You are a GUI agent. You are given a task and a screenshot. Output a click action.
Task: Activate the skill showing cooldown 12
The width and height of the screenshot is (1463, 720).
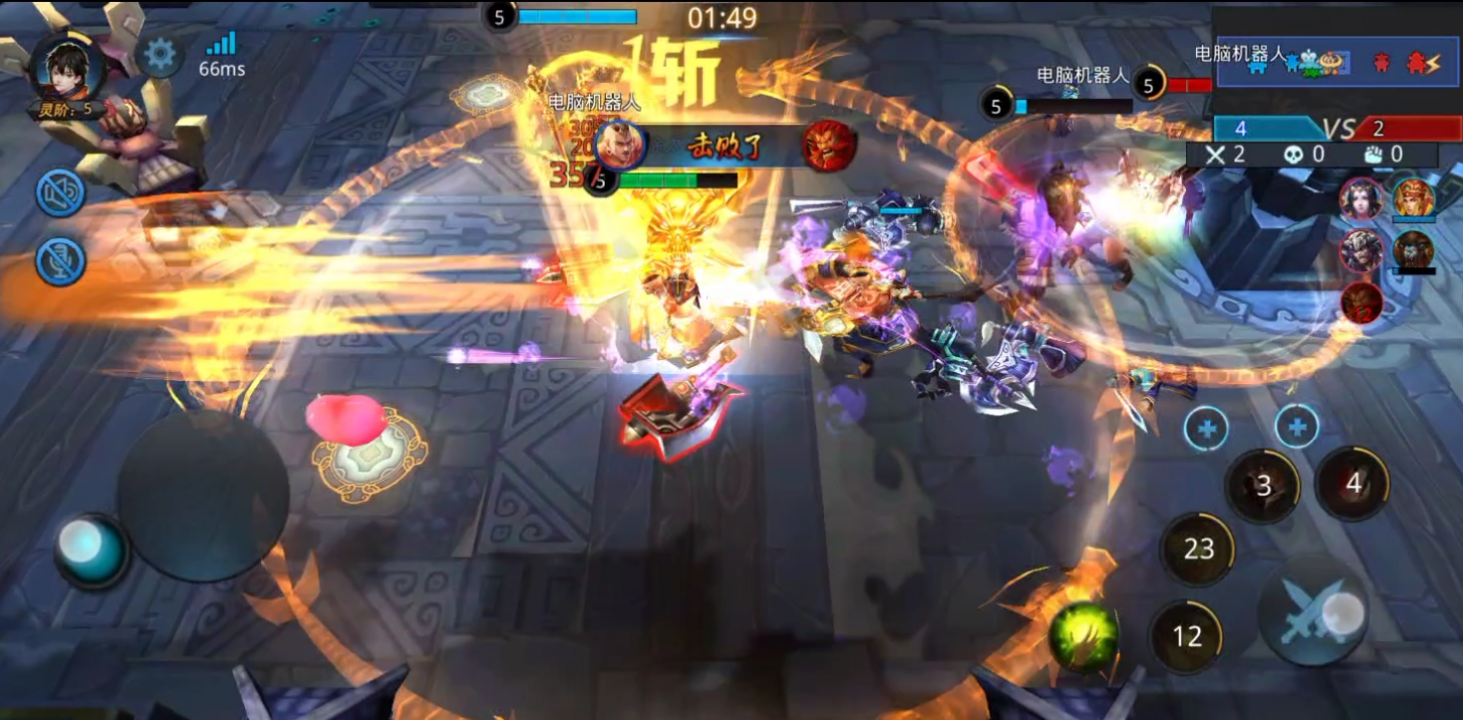pos(1187,636)
